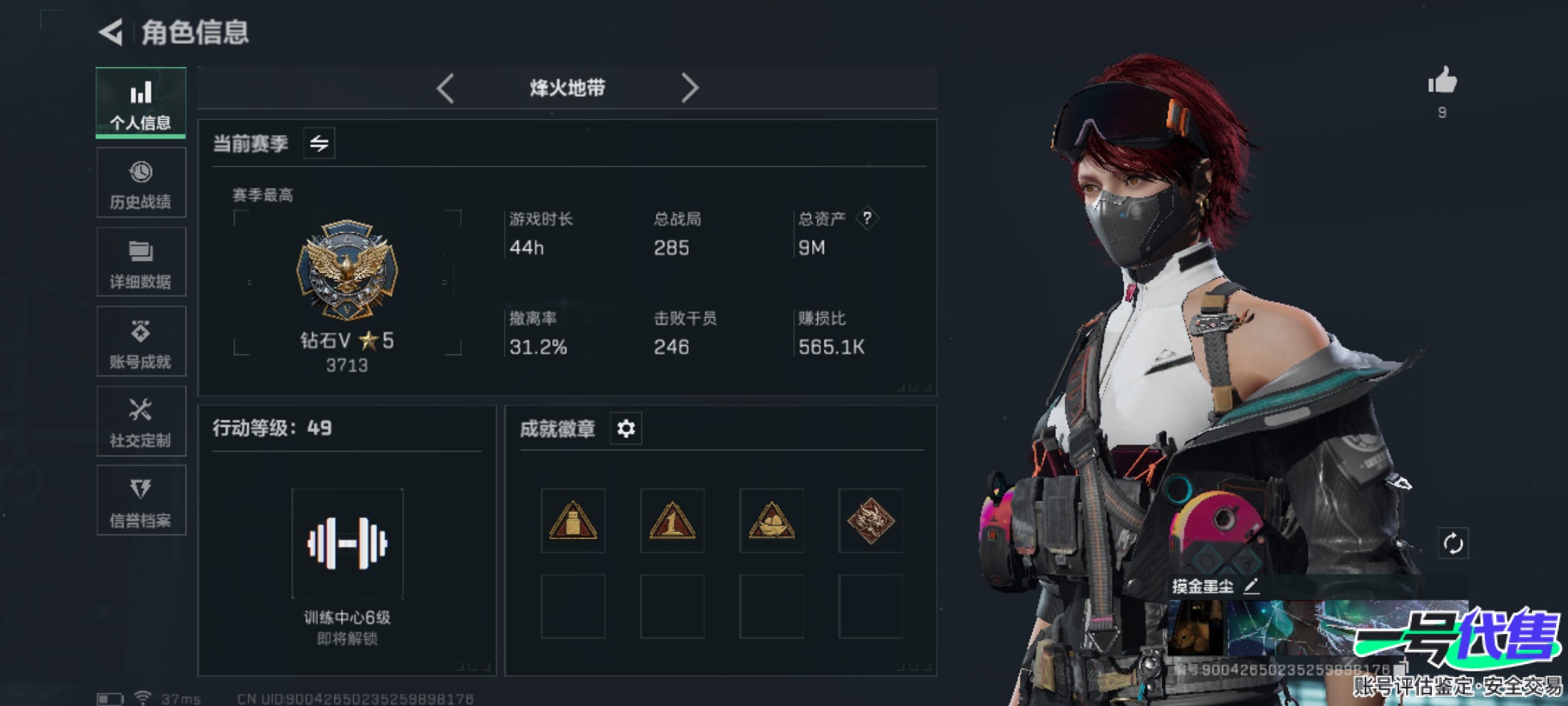Open the 详细数据 tab
The image size is (1568, 706).
pyautogui.click(x=140, y=263)
